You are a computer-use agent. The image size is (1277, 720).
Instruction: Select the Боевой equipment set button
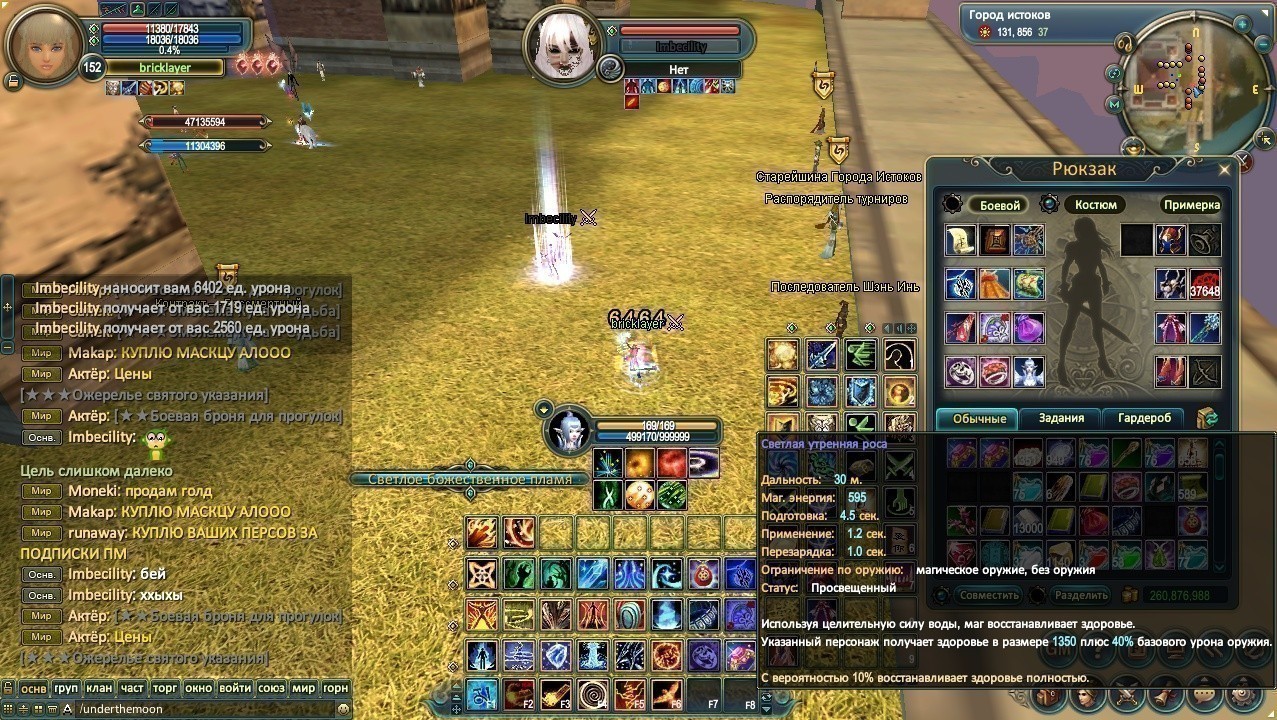[999, 205]
